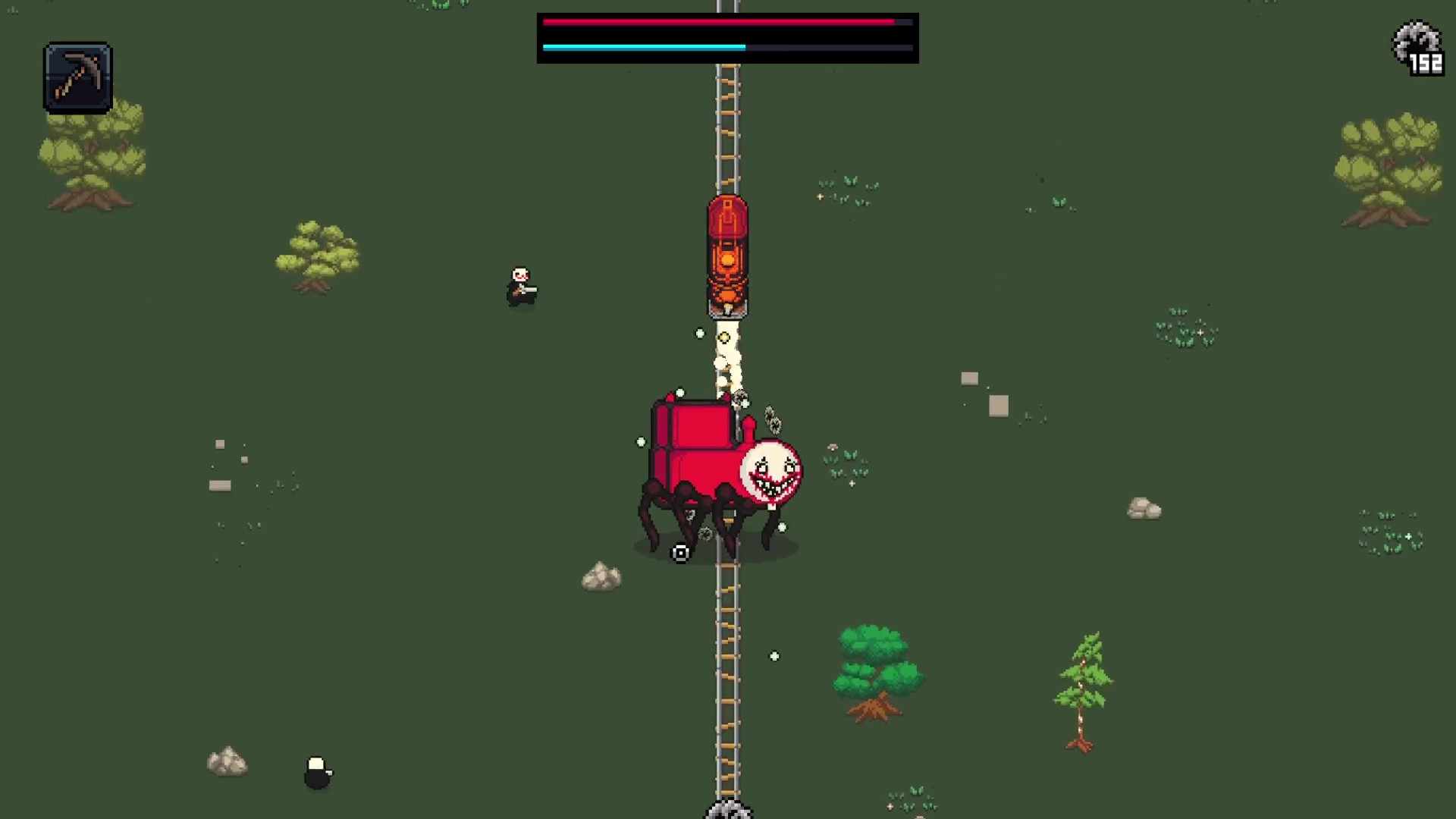The height and width of the screenshot is (819, 1456).
Task: Click the railroad track at the bottom
Action: click(x=726, y=720)
